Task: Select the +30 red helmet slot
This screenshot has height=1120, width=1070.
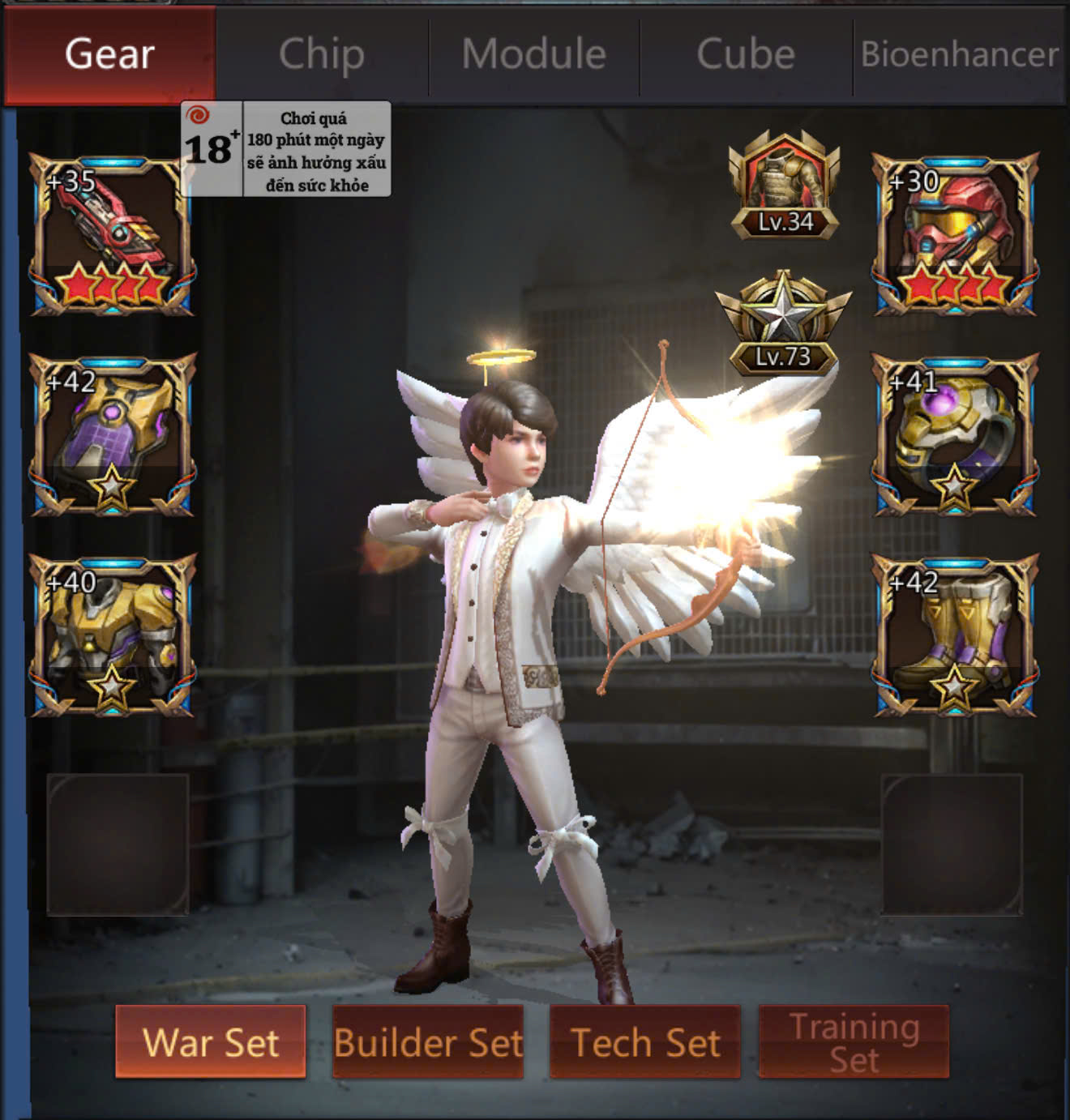Action: click(955, 233)
